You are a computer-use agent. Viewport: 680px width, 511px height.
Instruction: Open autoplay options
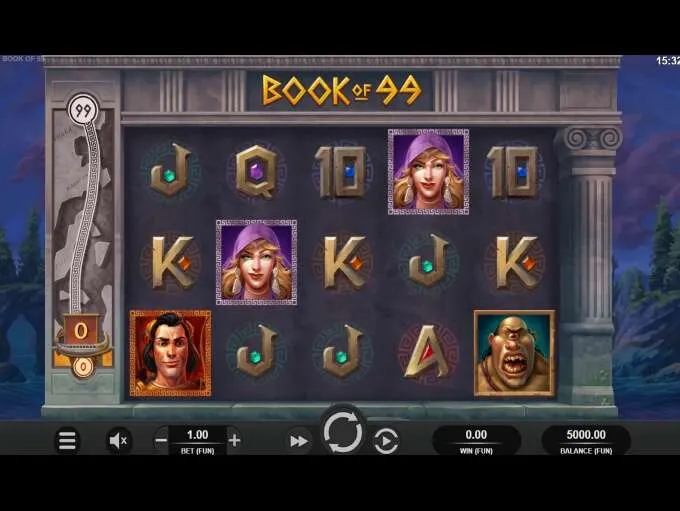pos(386,440)
